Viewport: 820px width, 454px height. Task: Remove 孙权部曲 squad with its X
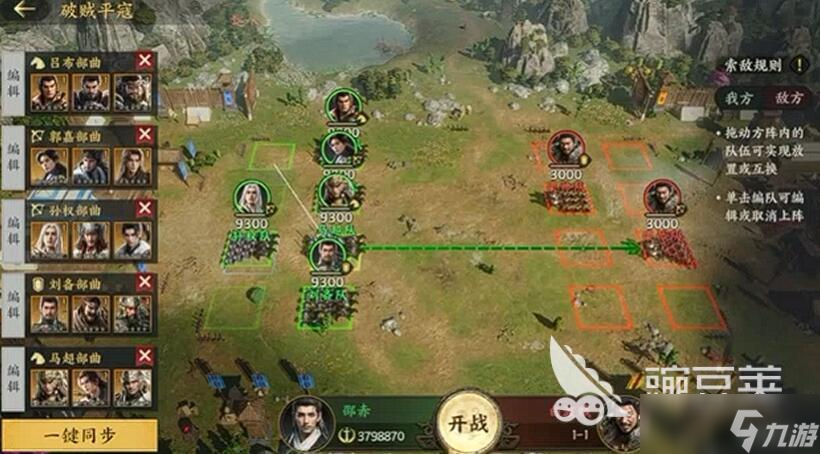click(x=145, y=208)
